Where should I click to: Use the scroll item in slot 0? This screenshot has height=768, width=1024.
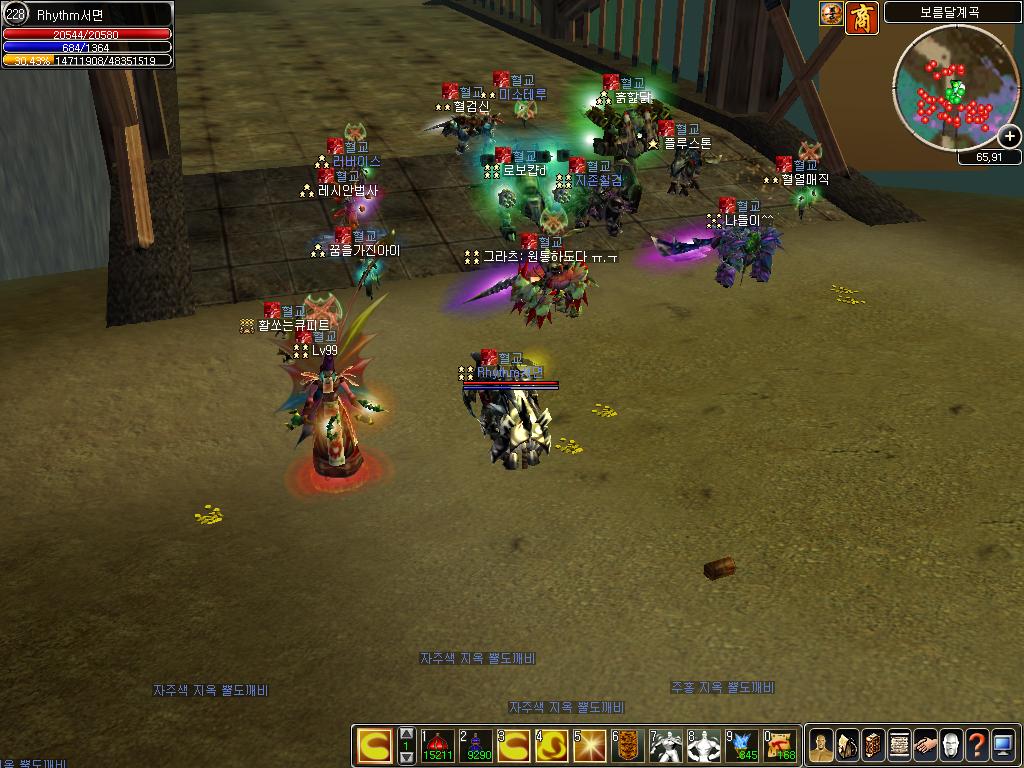click(x=780, y=746)
